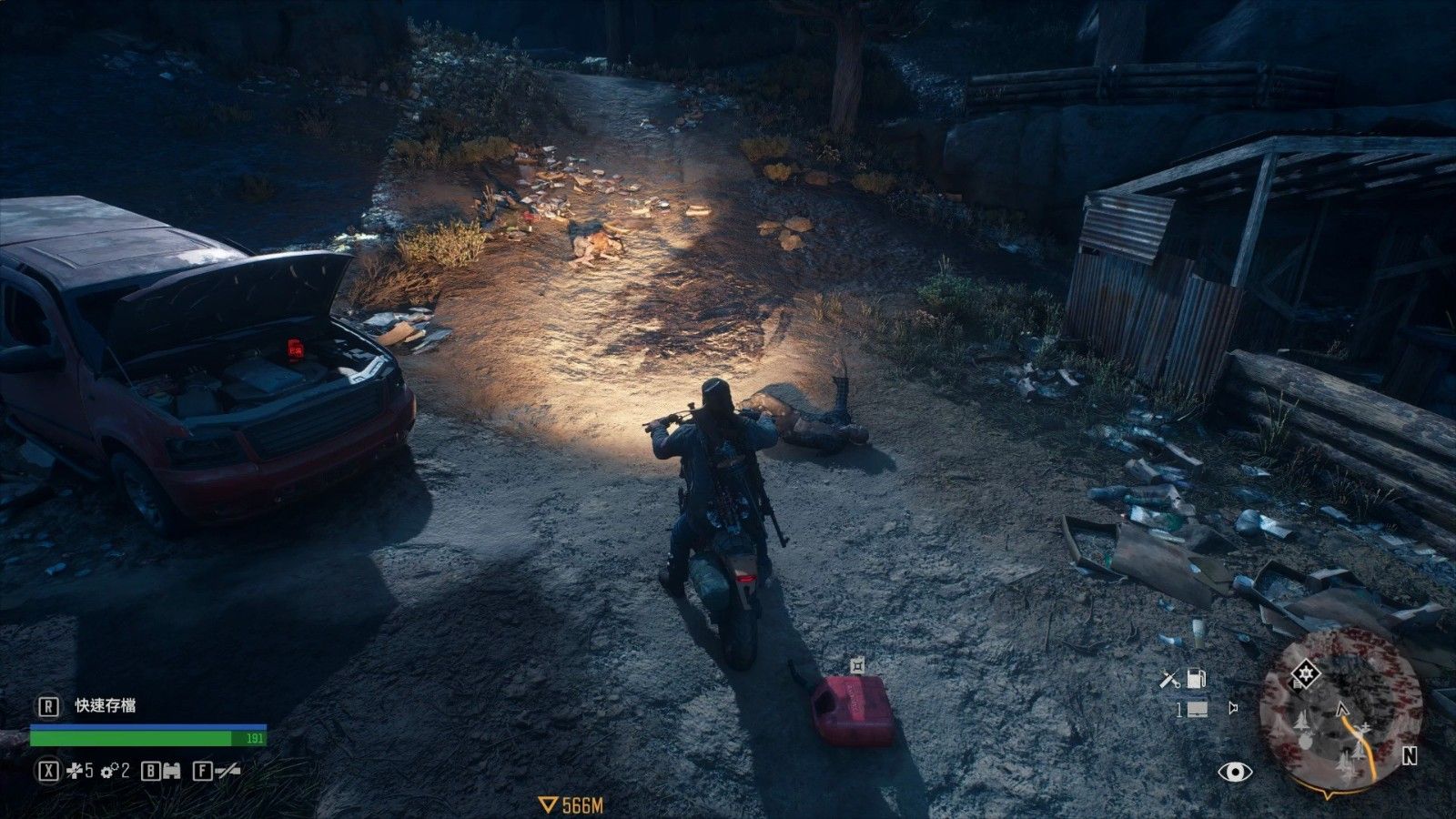
Task: Click the north compass N marker
Action: [1410, 755]
